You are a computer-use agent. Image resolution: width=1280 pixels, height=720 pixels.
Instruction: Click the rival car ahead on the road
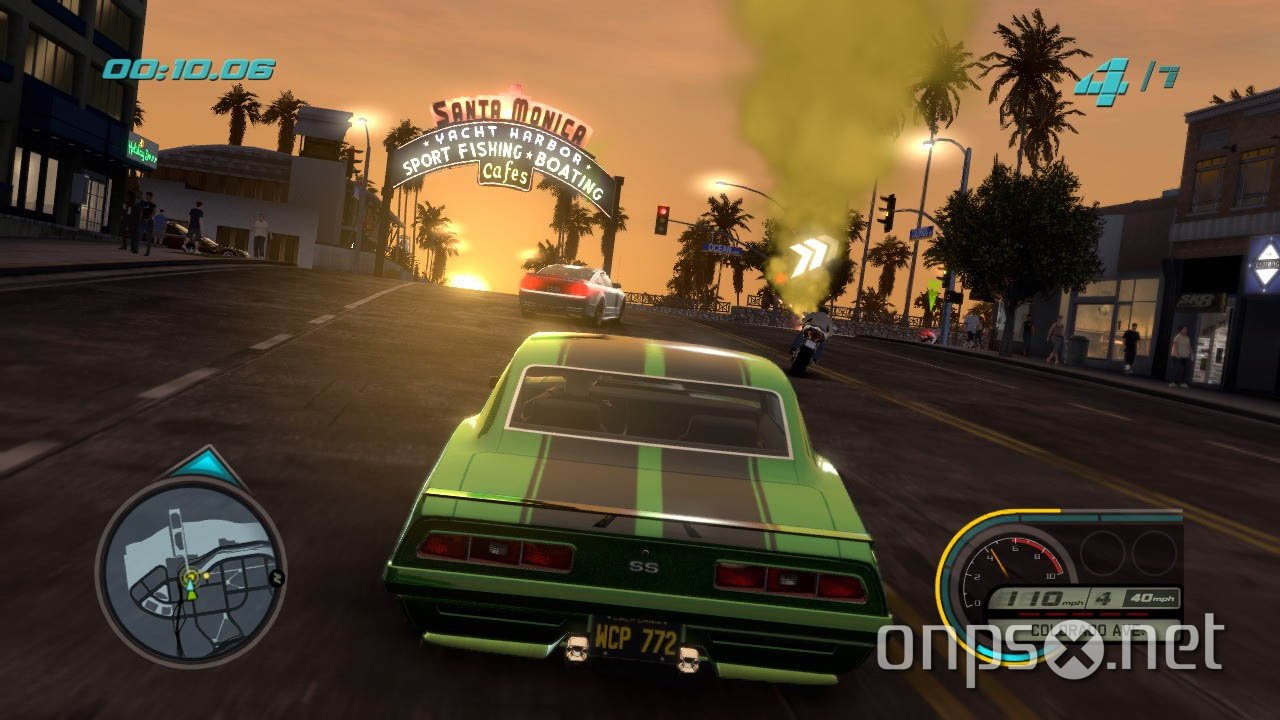[570, 290]
